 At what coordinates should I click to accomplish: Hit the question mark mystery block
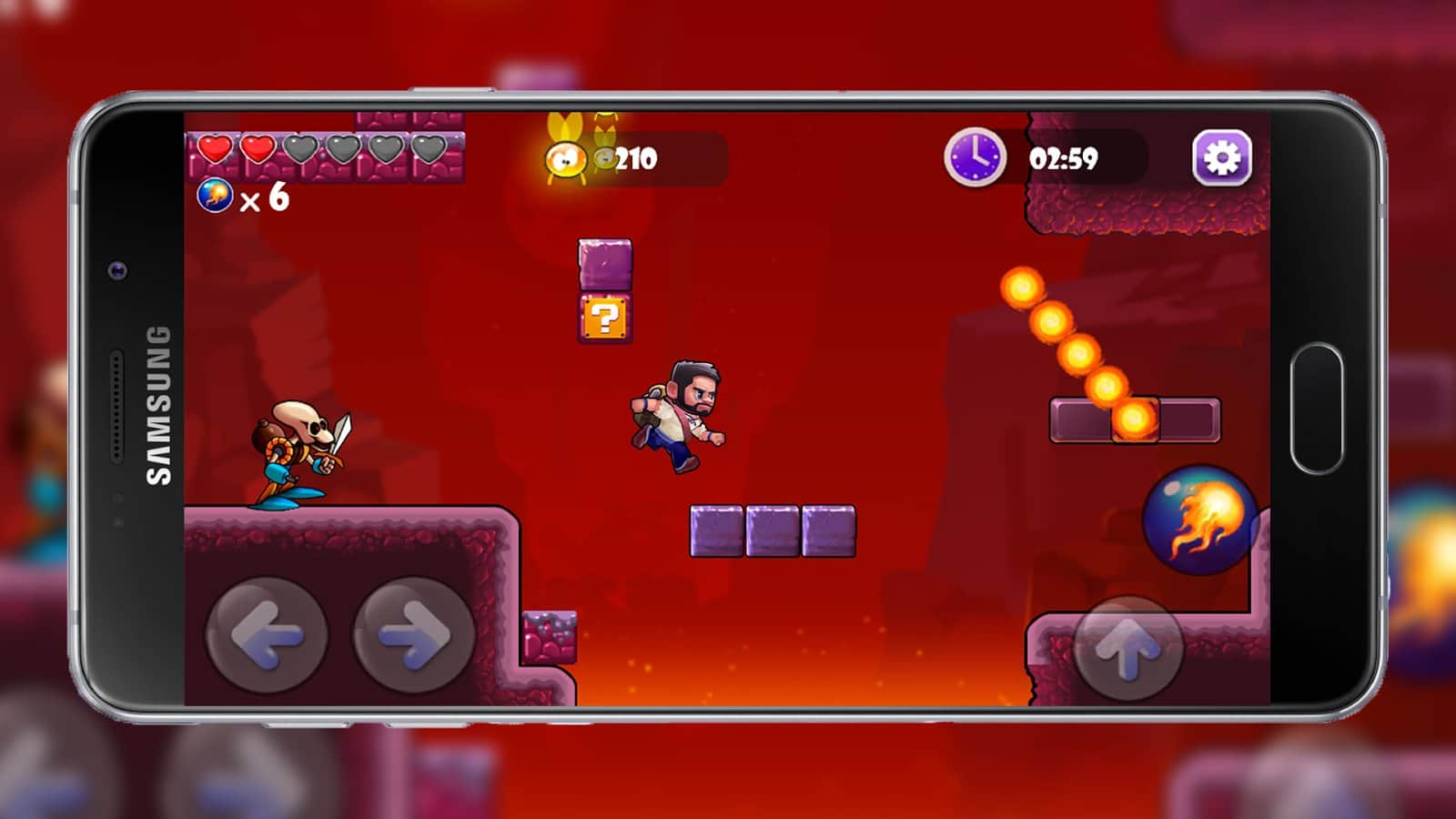[x=607, y=317]
